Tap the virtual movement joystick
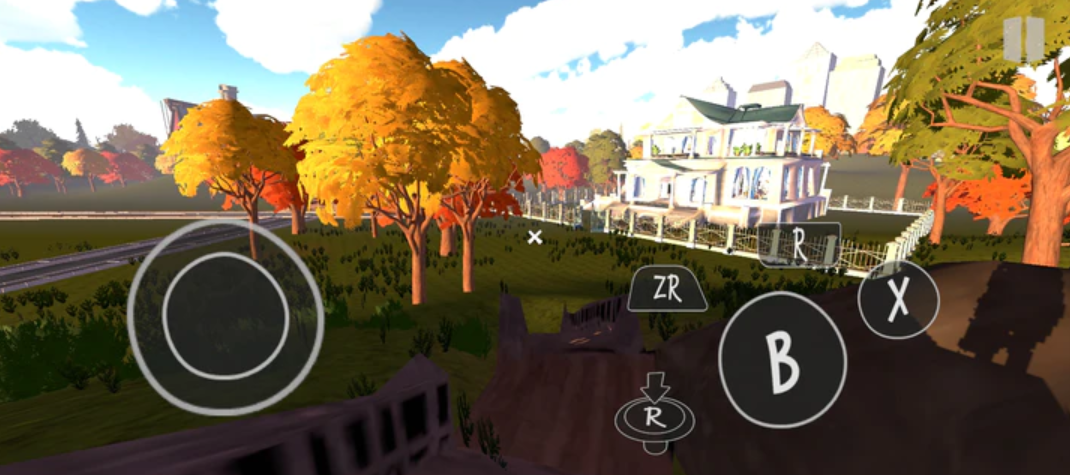The width and height of the screenshot is (1070, 475). 225,315
